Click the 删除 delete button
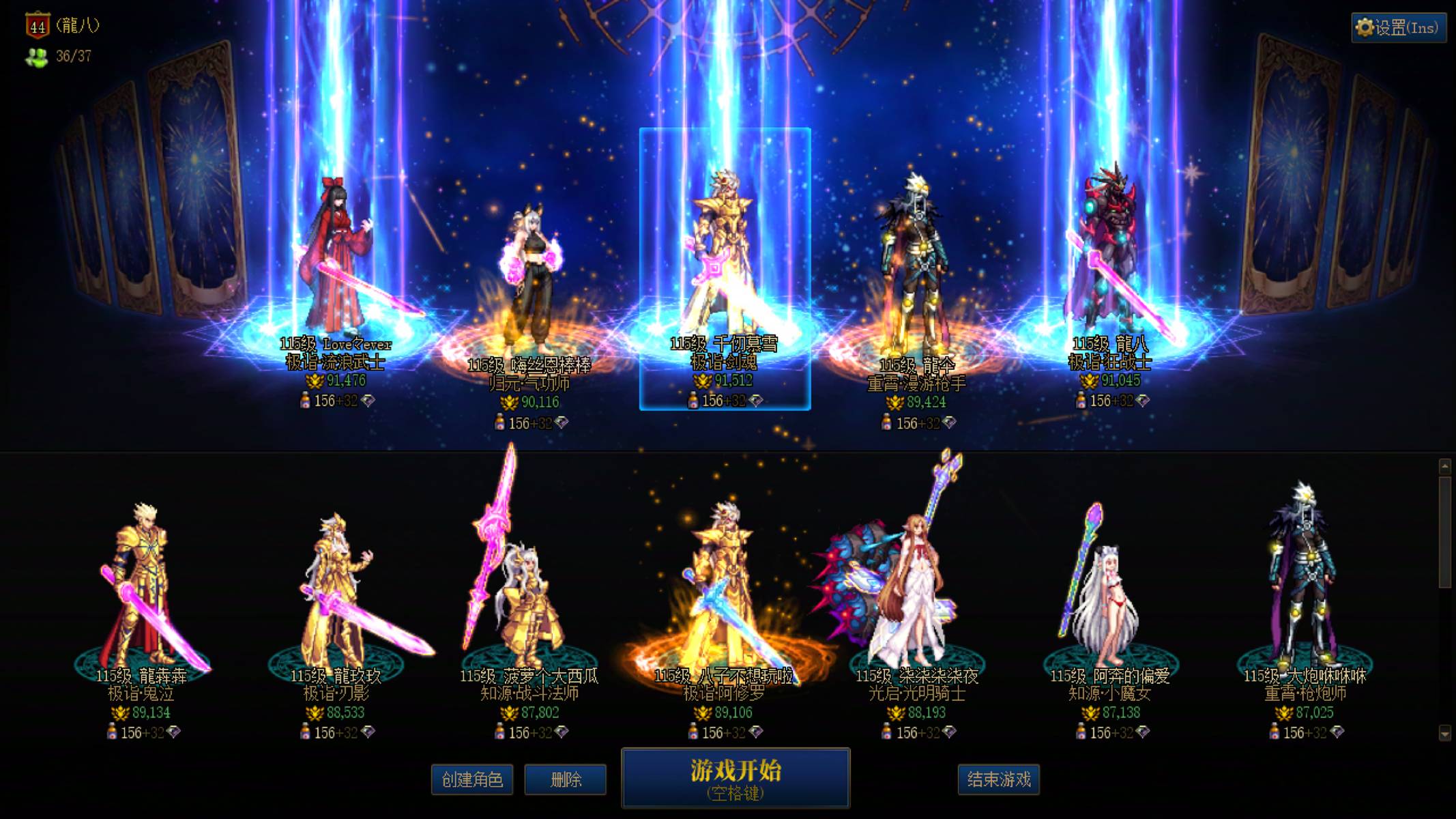Screen dimensions: 1456x819 565,779
